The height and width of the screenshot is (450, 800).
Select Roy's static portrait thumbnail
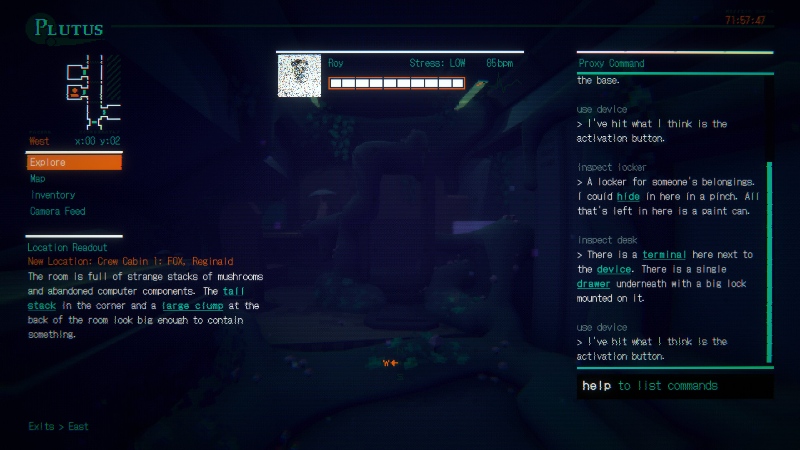coord(299,75)
